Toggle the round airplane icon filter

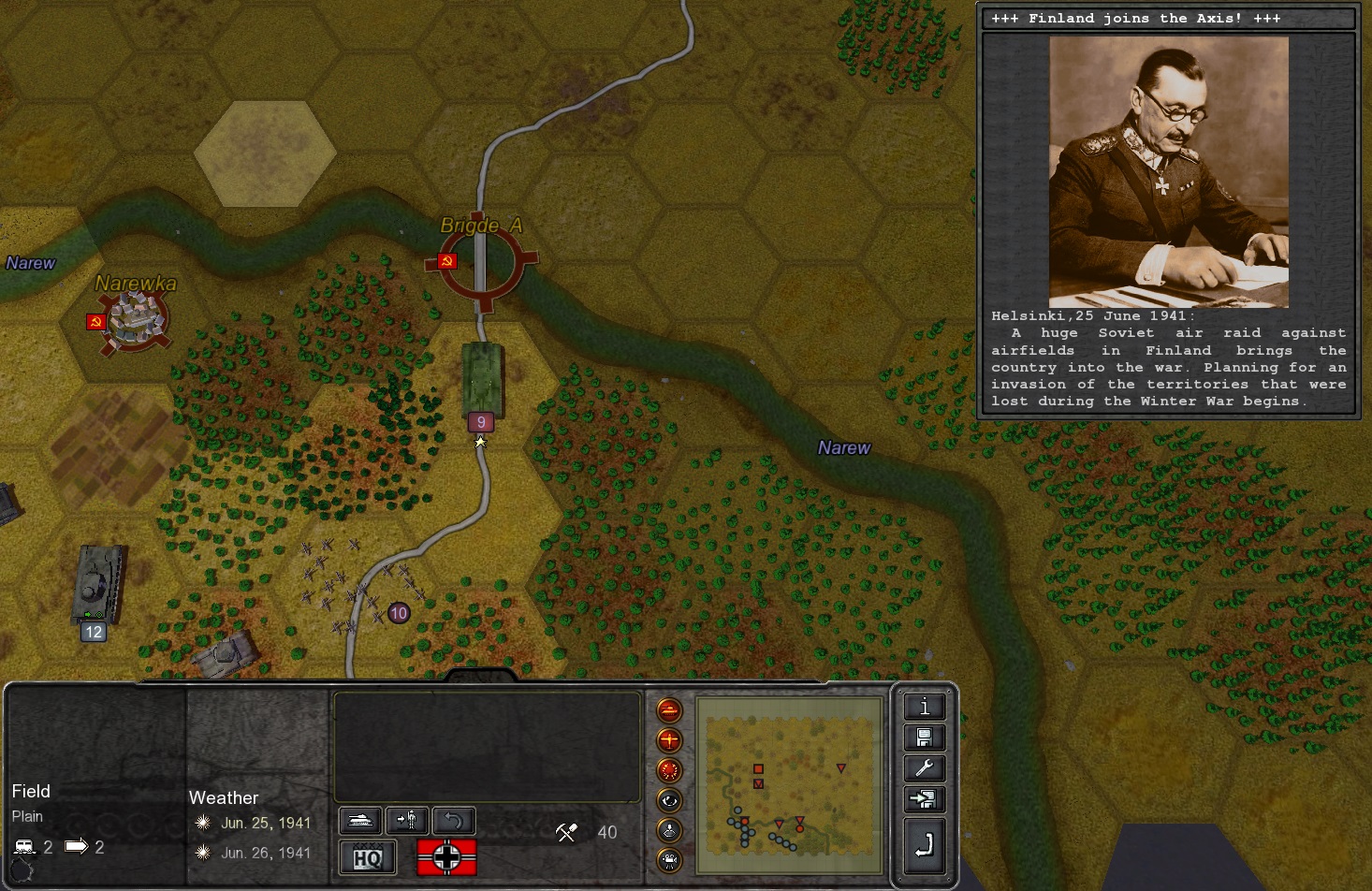coord(669,740)
